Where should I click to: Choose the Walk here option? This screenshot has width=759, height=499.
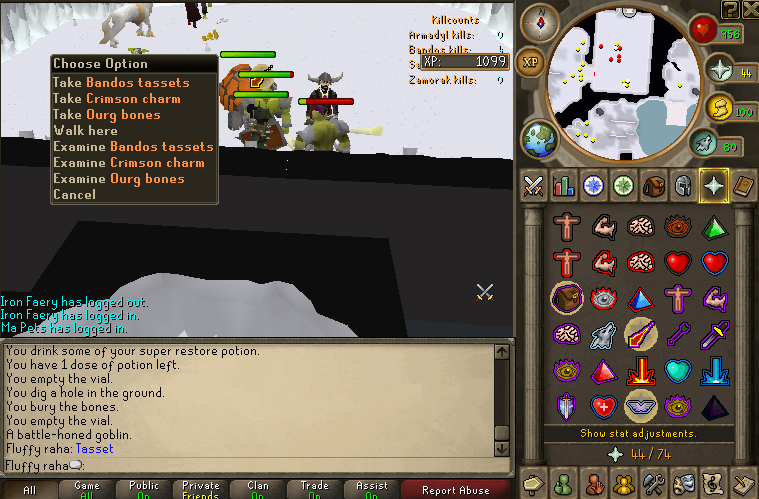(x=85, y=131)
